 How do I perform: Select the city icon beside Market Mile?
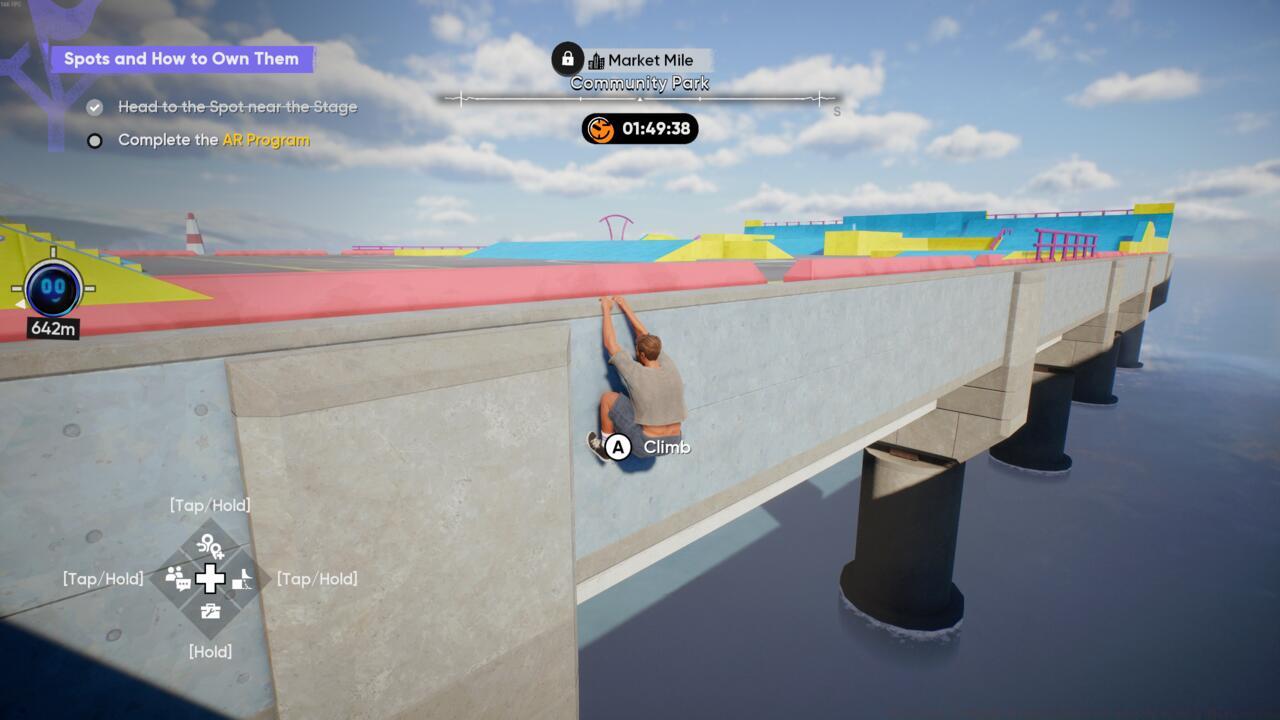[x=599, y=60]
